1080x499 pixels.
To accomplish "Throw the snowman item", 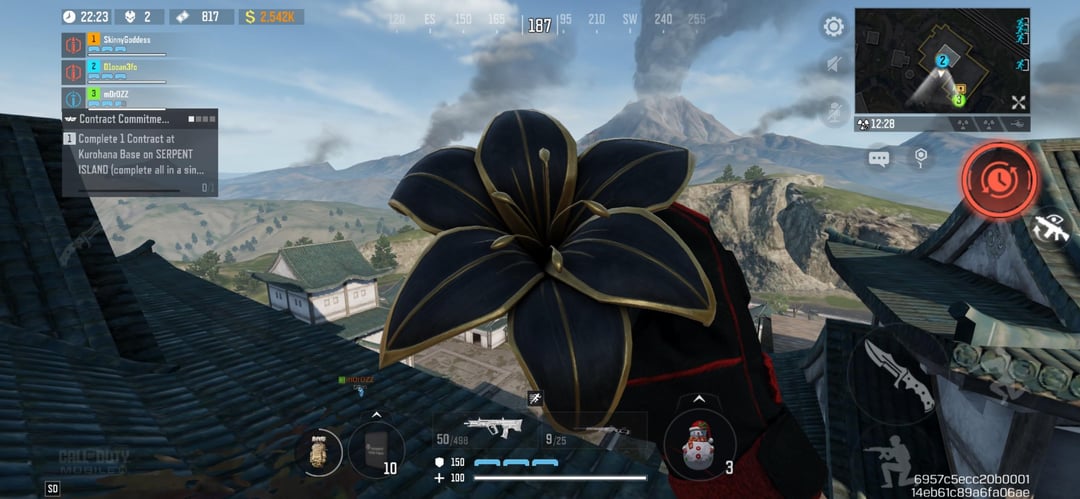I will coord(699,445).
